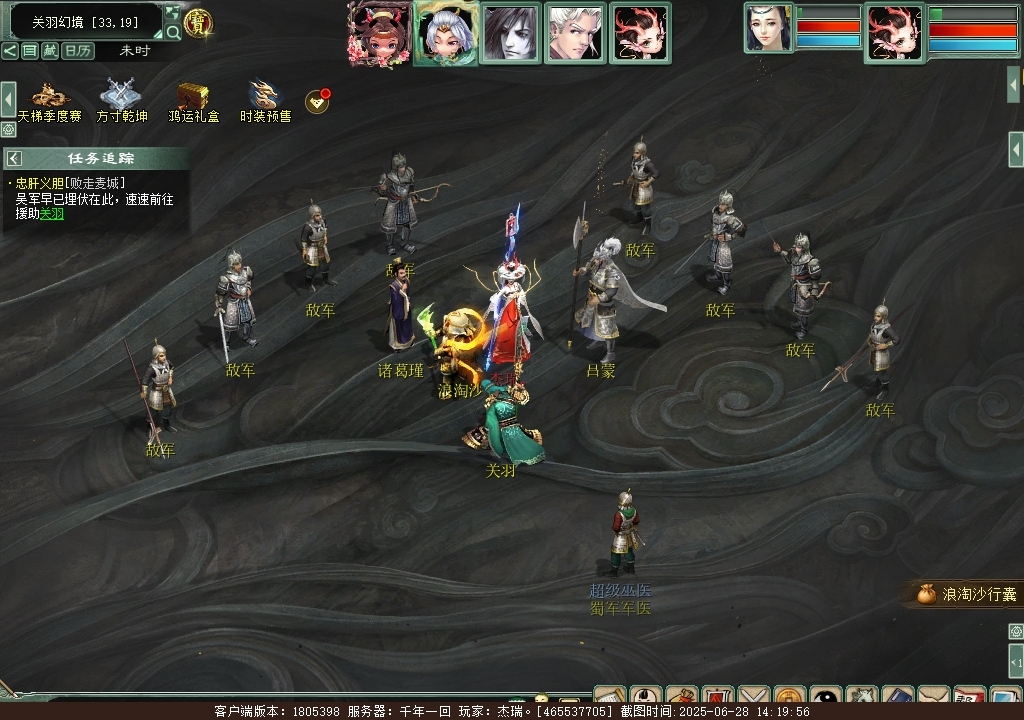Open the gold 寶 treasure button
The height and width of the screenshot is (720, 1024).
198,23
